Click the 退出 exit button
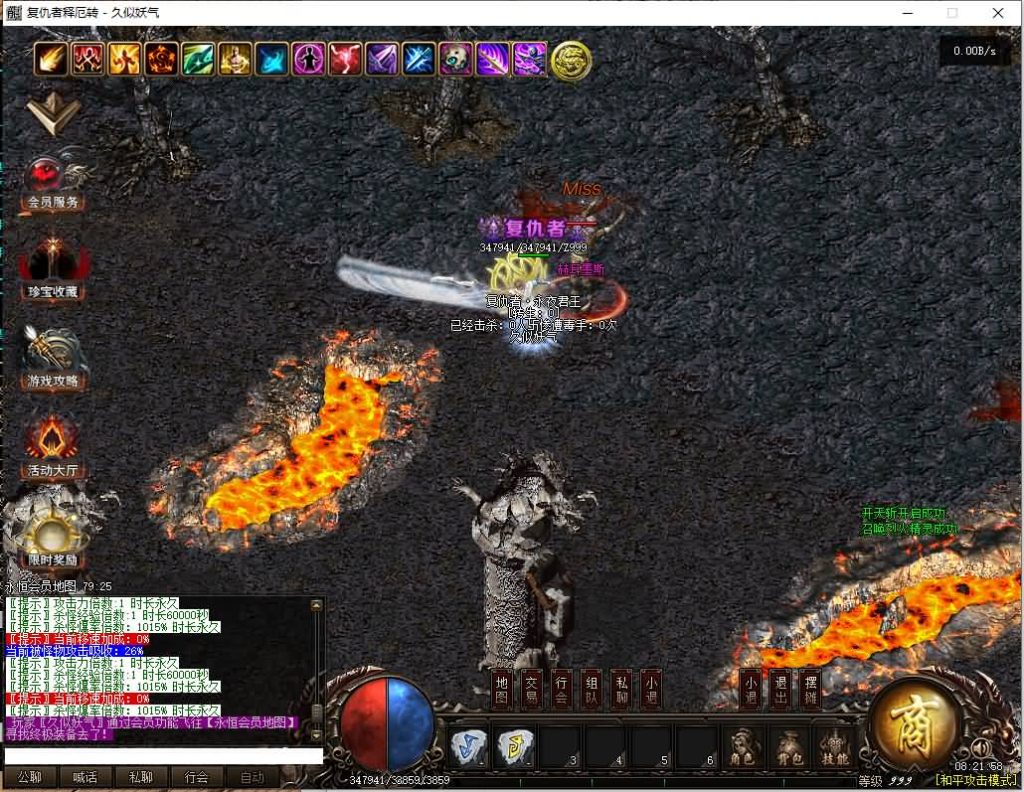The image size is (1024, 792). (x=781, y=688)
